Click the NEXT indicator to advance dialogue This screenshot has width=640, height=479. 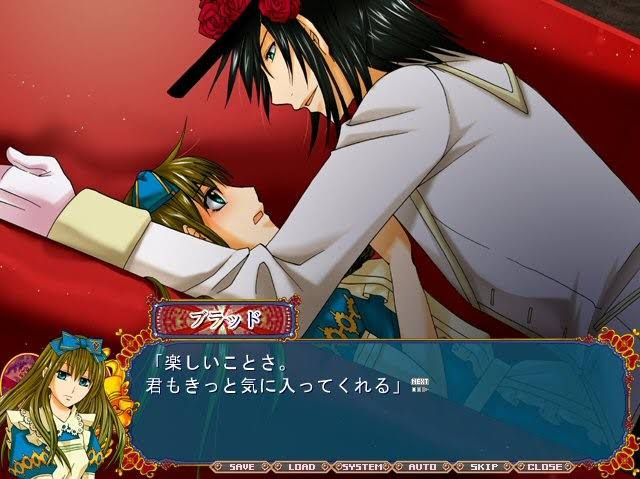tap(420, 384)
